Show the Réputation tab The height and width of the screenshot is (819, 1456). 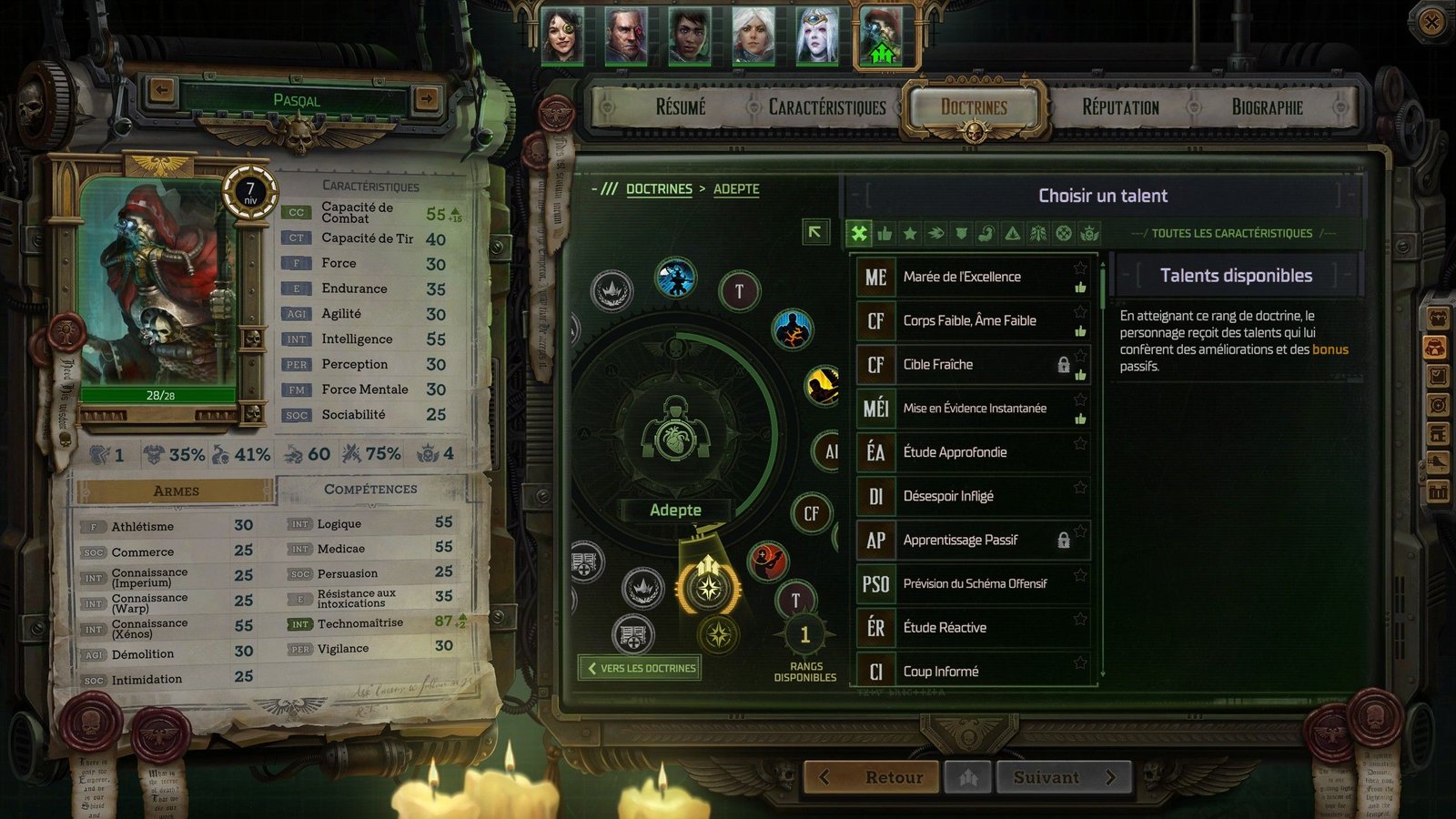(x=1120, y=107)
